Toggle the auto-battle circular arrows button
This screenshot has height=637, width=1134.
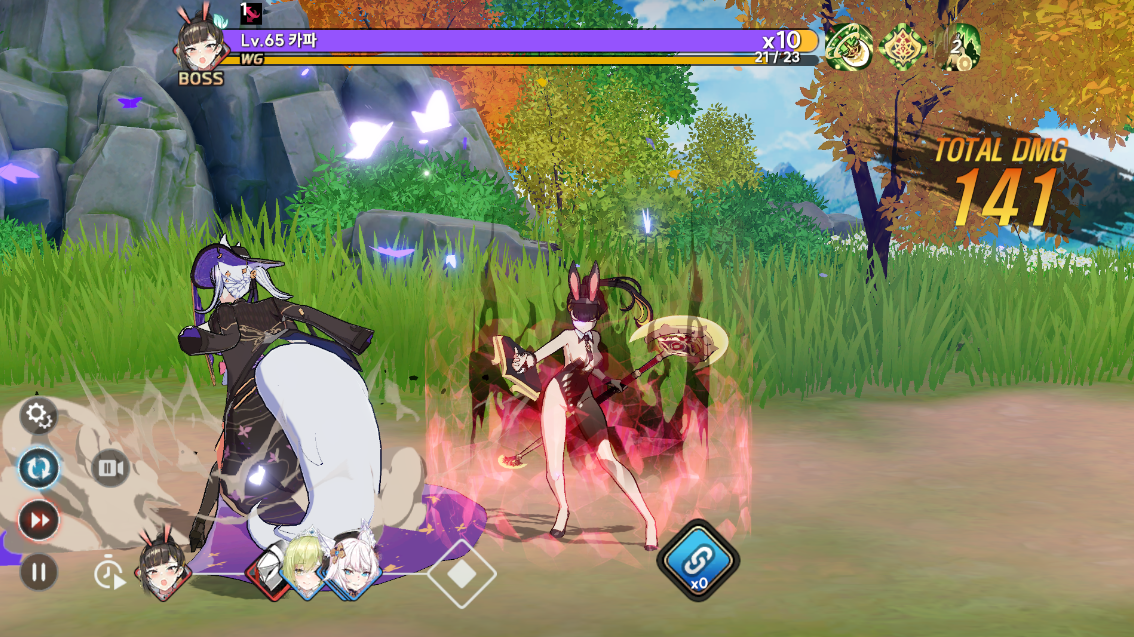click(x=39, y=468)
